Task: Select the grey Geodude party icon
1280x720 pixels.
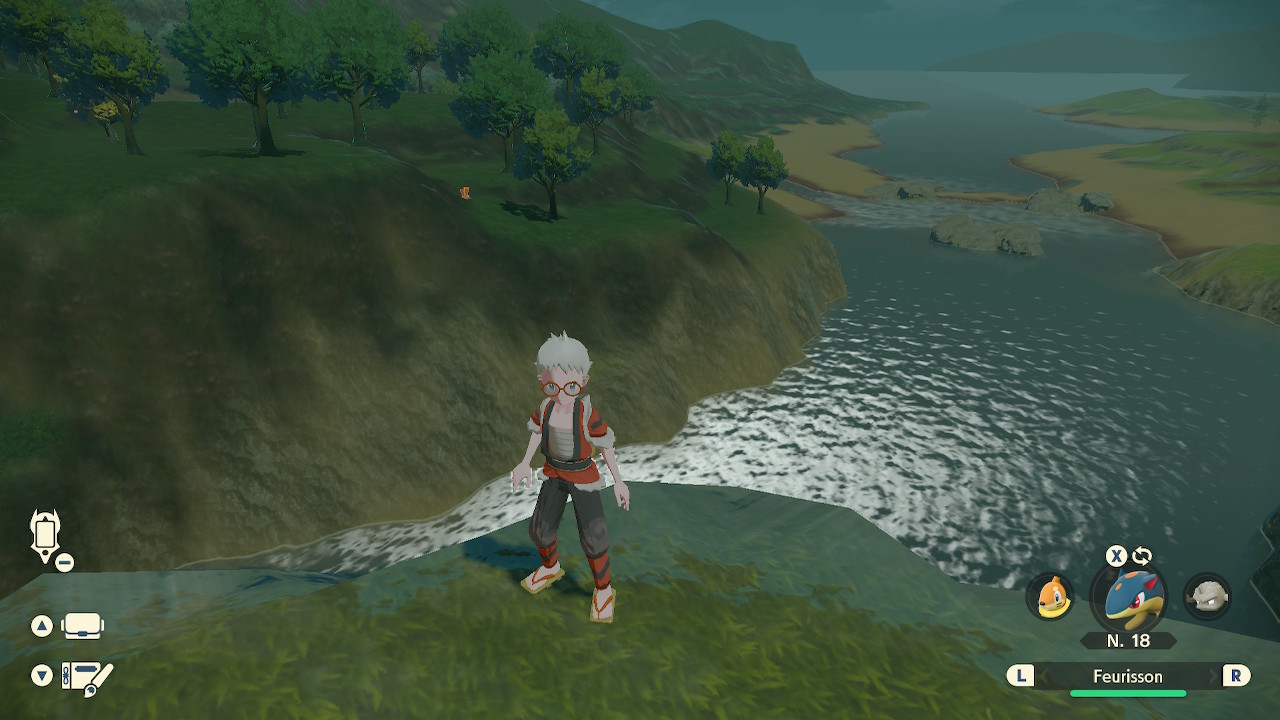Action: coord(1206,597)
